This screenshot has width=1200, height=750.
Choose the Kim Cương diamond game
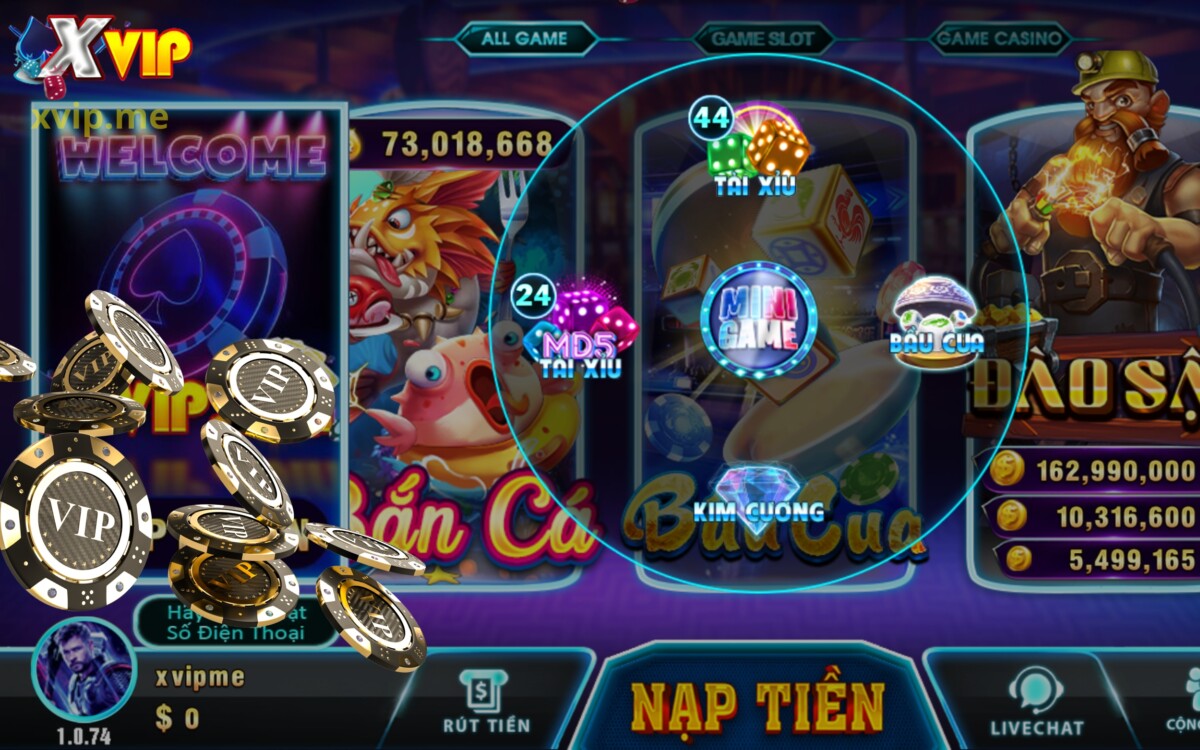pyautogui.click(x=757, y=493)
